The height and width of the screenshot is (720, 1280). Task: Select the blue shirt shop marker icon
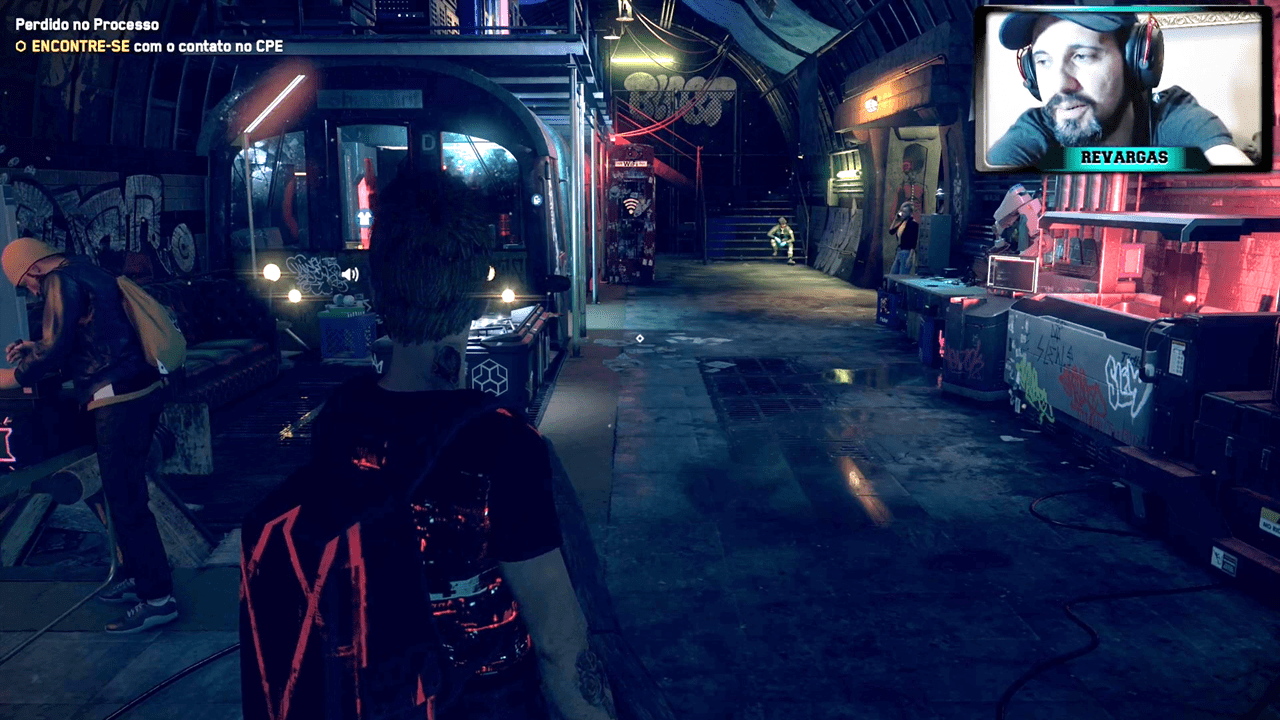(363, 217)
